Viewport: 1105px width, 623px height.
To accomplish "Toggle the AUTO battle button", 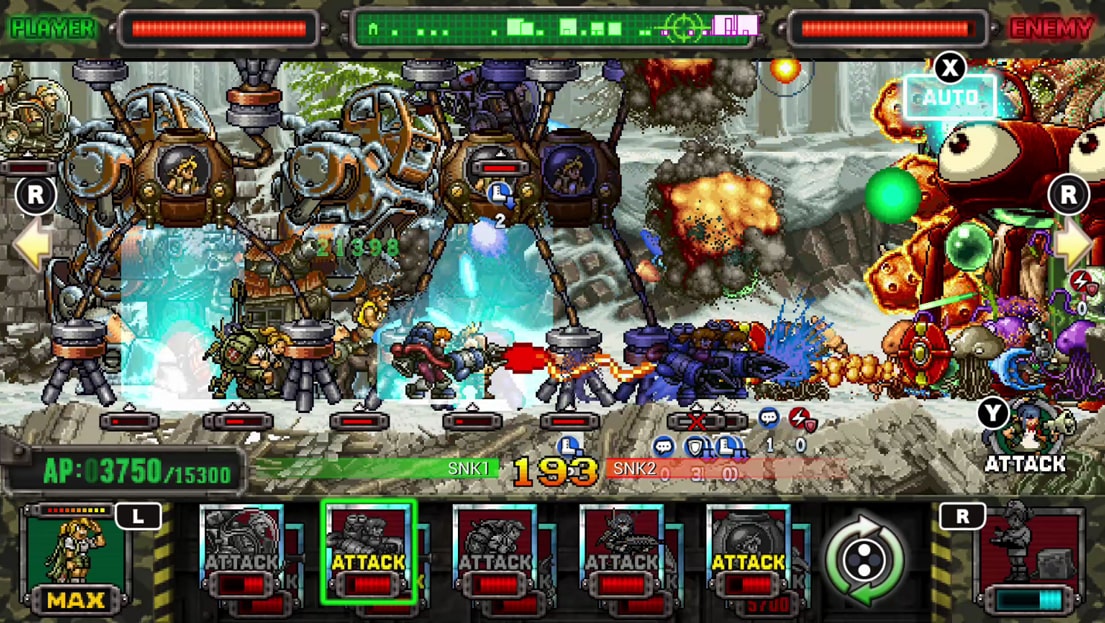I will 949,97.
